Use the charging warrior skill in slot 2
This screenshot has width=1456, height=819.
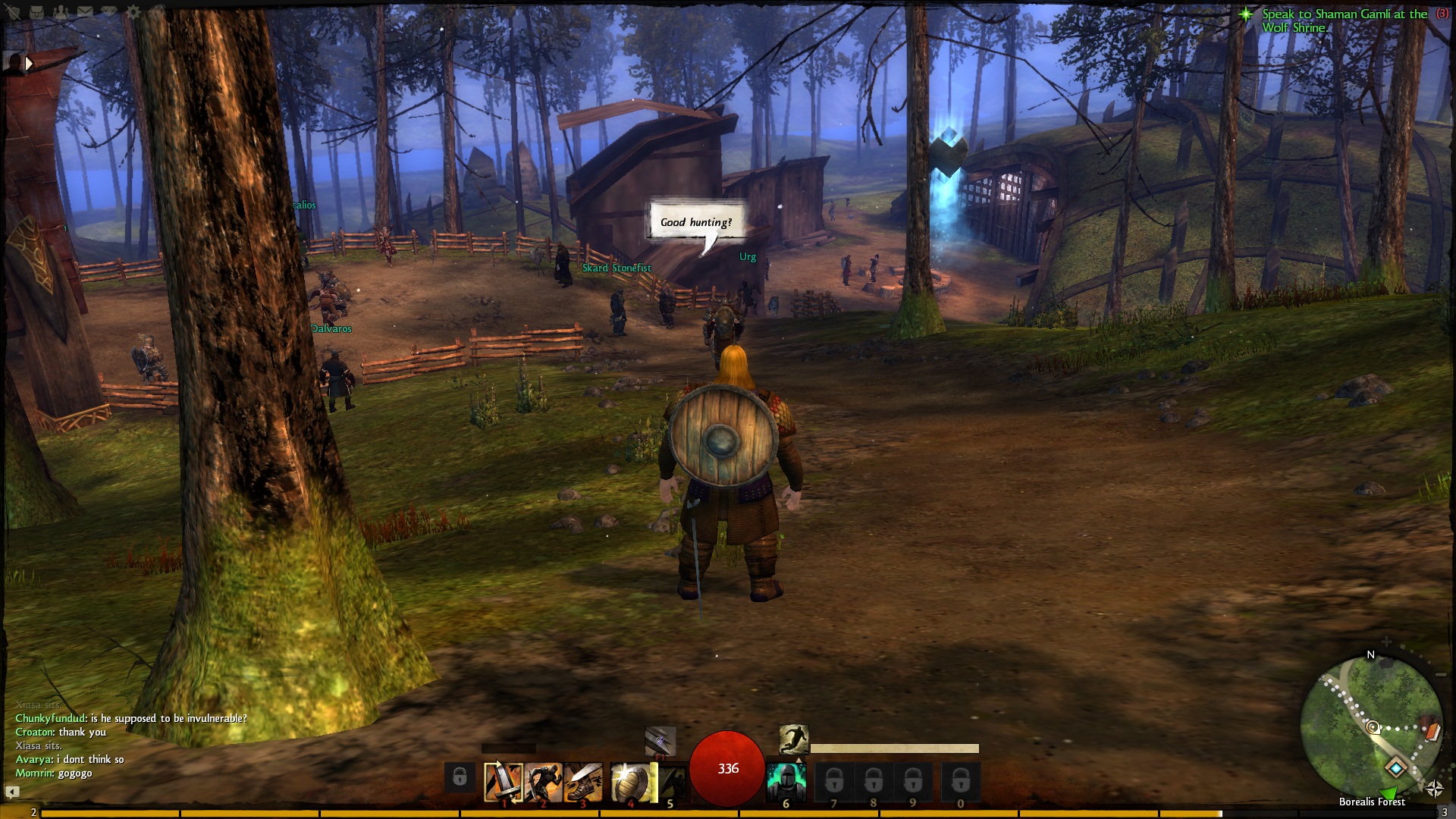(543, 782)
